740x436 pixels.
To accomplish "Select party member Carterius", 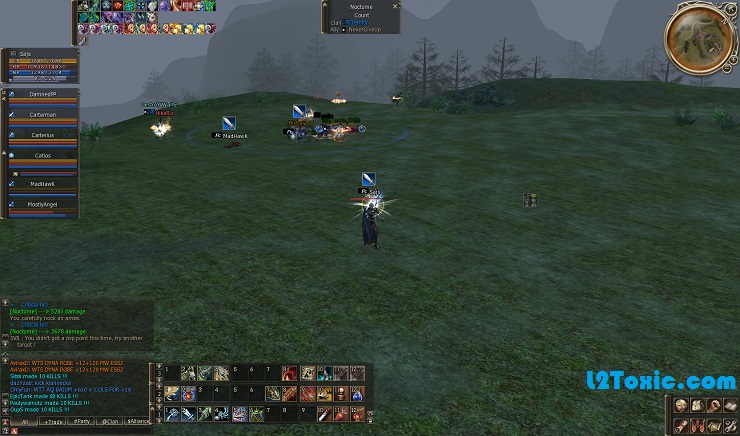I will click(42, 134).
